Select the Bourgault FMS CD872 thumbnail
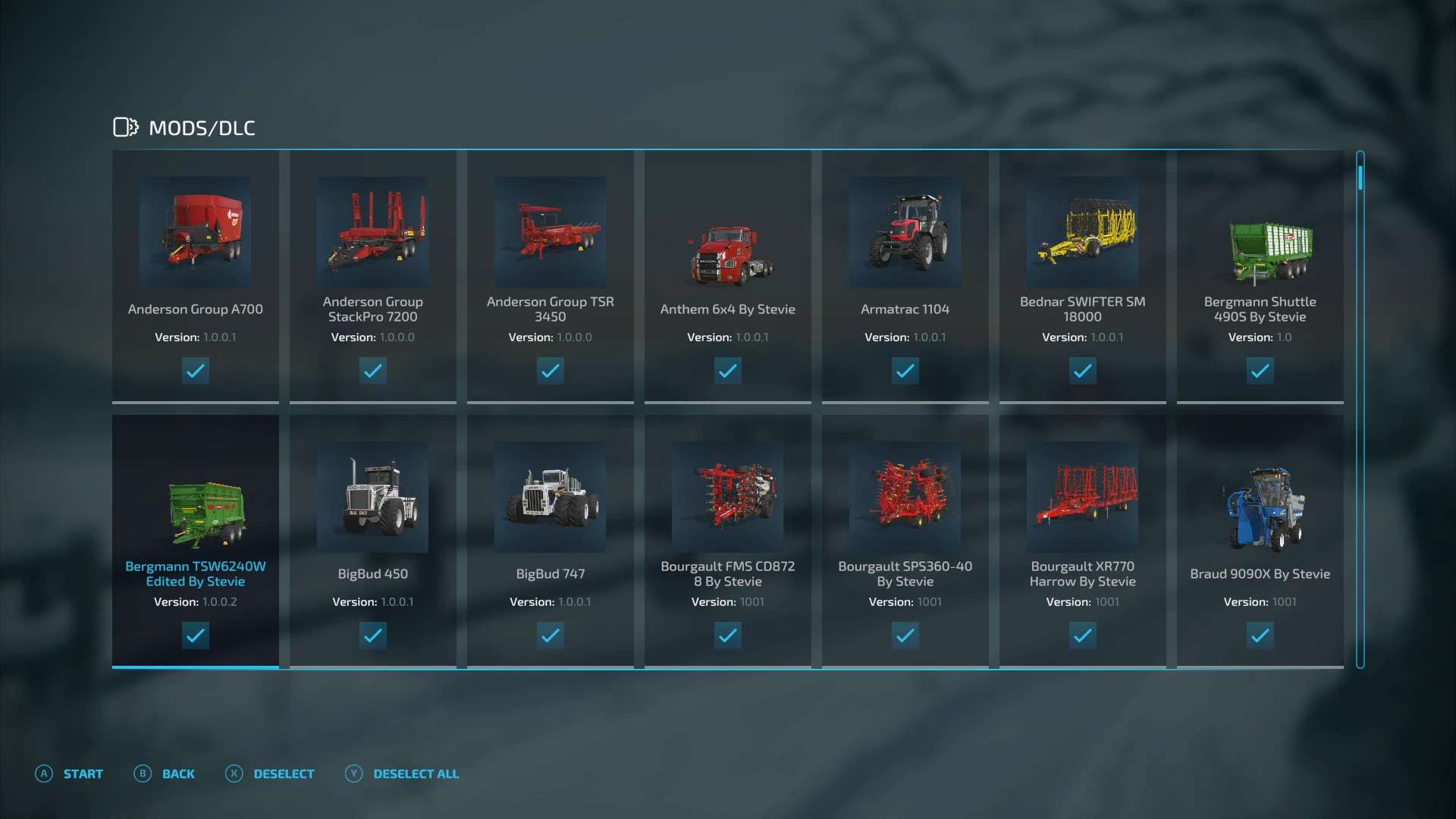The height and width of the screenshot is (819, 1456). (727, 497)
